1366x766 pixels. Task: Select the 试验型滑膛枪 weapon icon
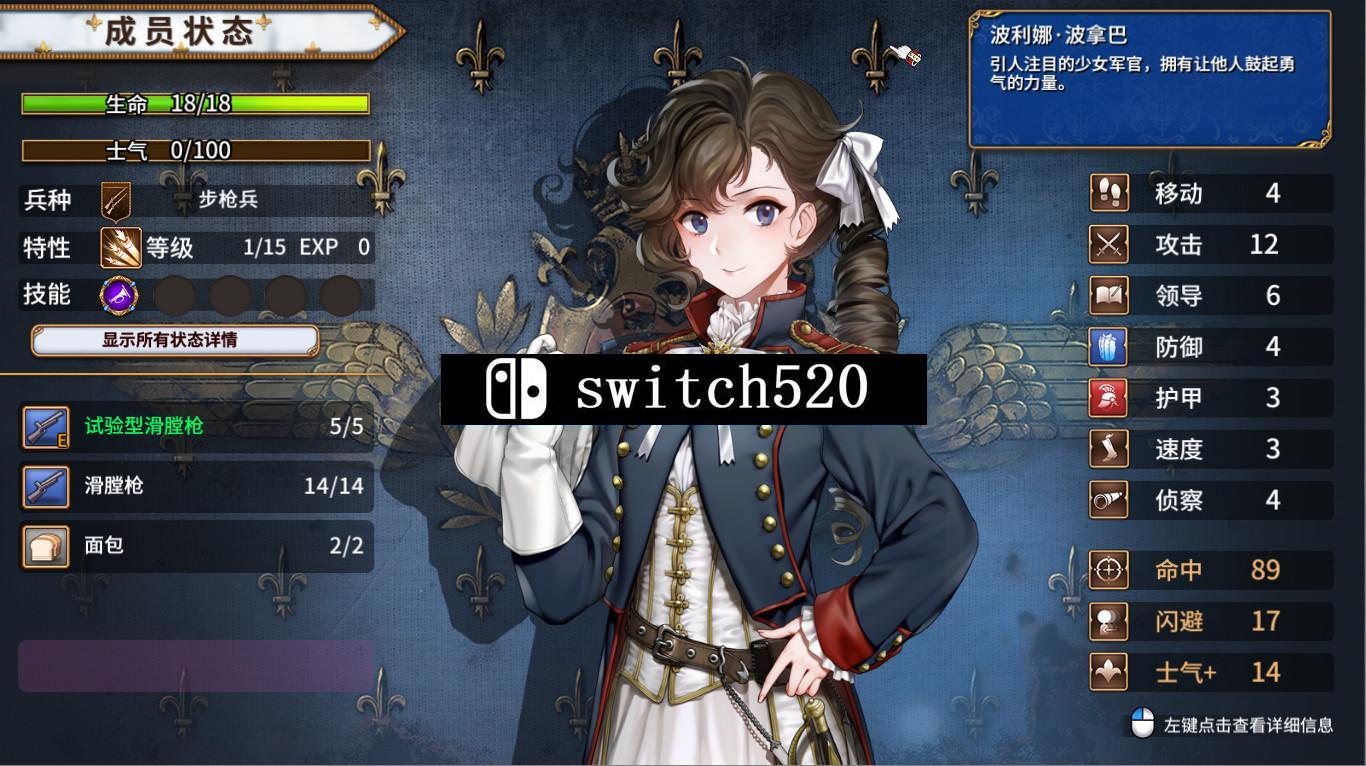pyautogui.click(x=44, y=426)
